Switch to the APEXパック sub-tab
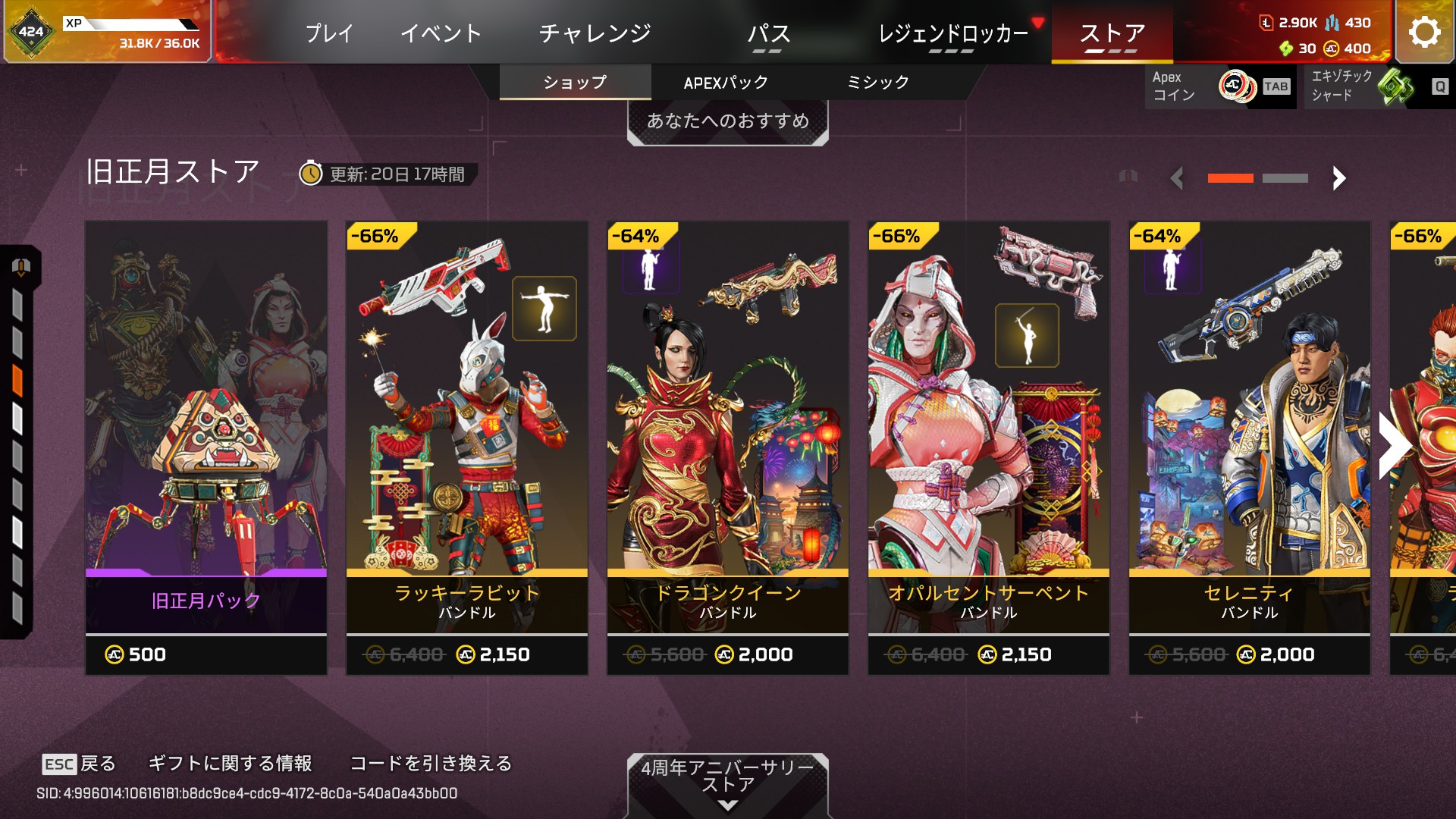 pos(726,83)
